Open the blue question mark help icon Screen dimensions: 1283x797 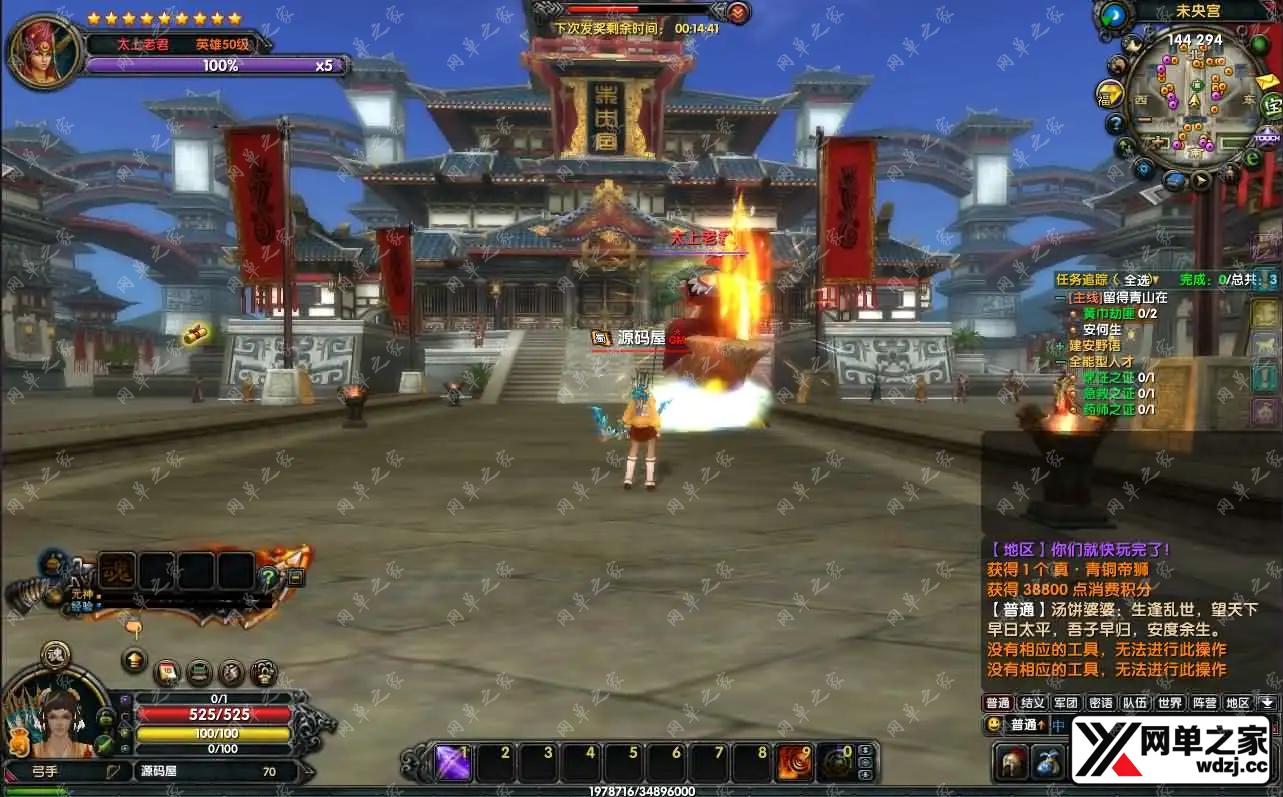tap(1115, 124)
